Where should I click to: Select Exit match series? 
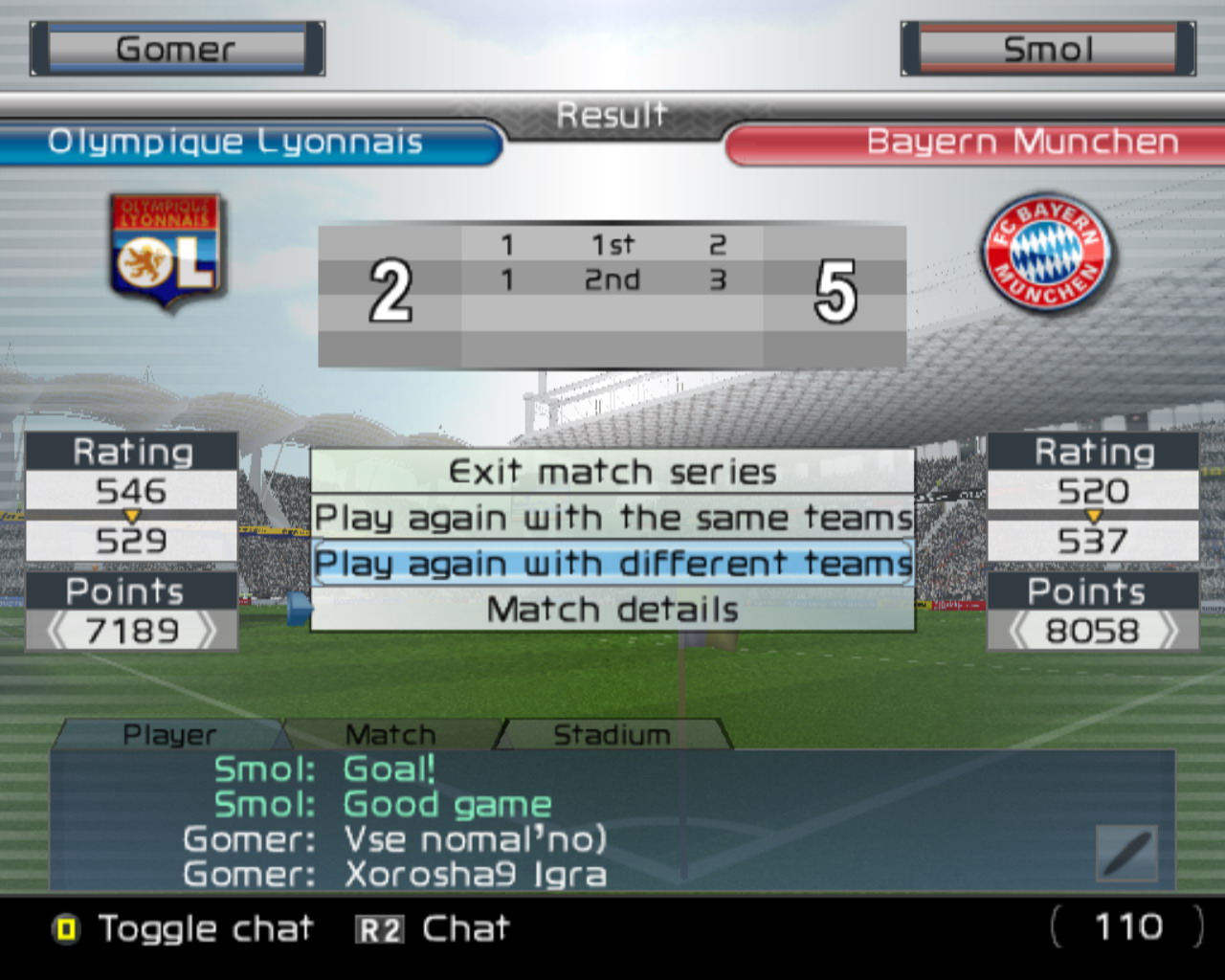click(x=612, y=472)
